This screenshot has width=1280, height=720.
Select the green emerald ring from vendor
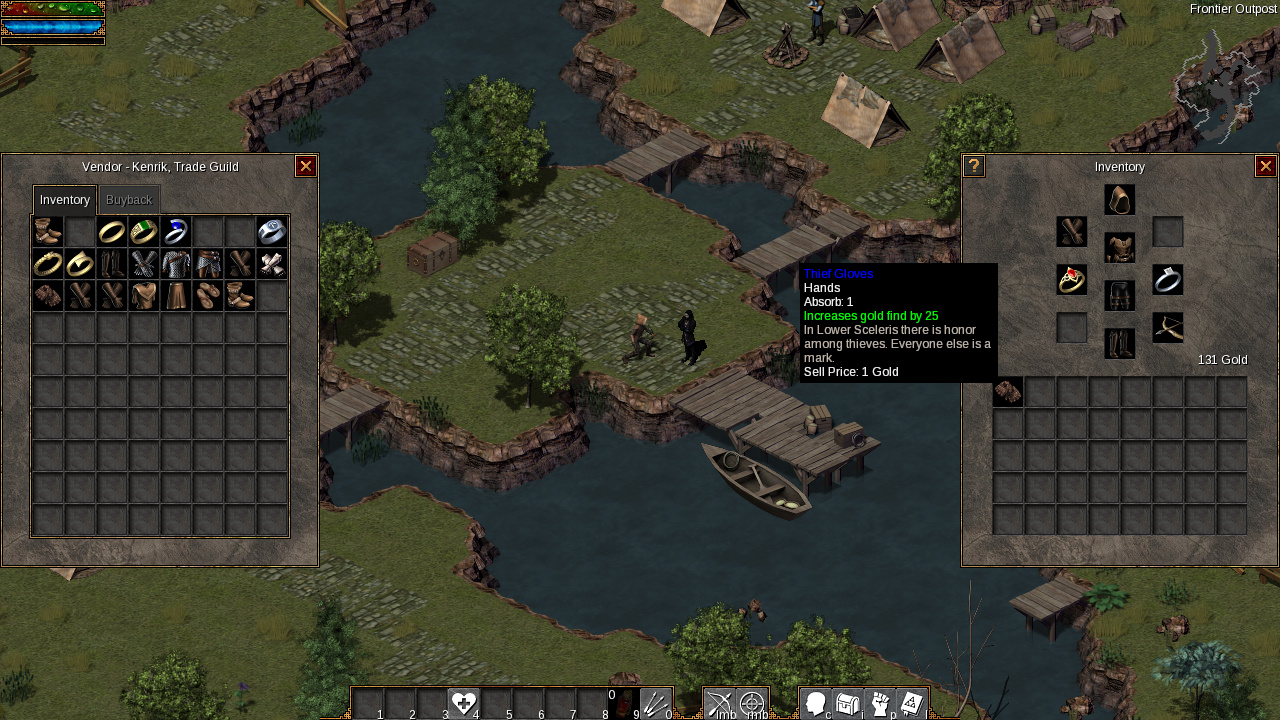pyautogui.click(x=144, y=232)
